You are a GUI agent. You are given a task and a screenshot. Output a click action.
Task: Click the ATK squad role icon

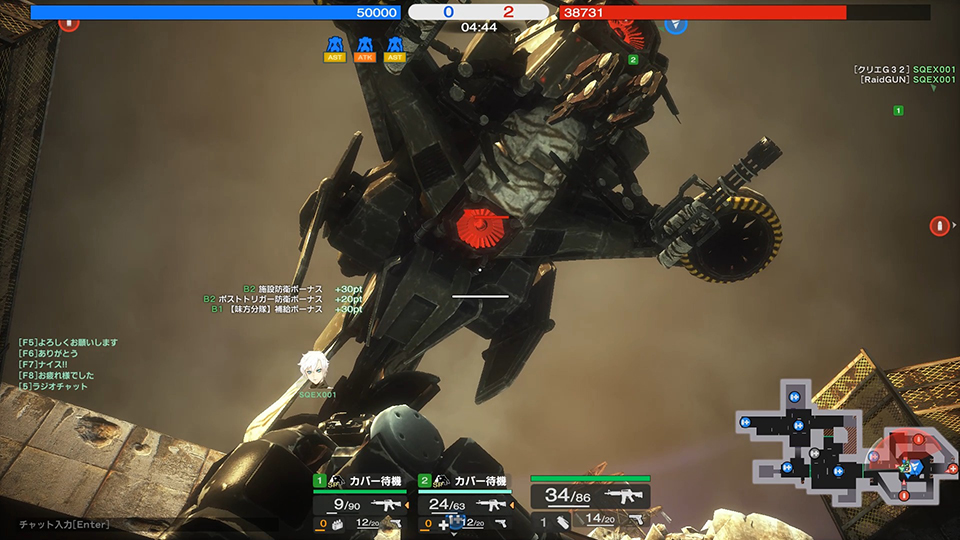(365, 48)
